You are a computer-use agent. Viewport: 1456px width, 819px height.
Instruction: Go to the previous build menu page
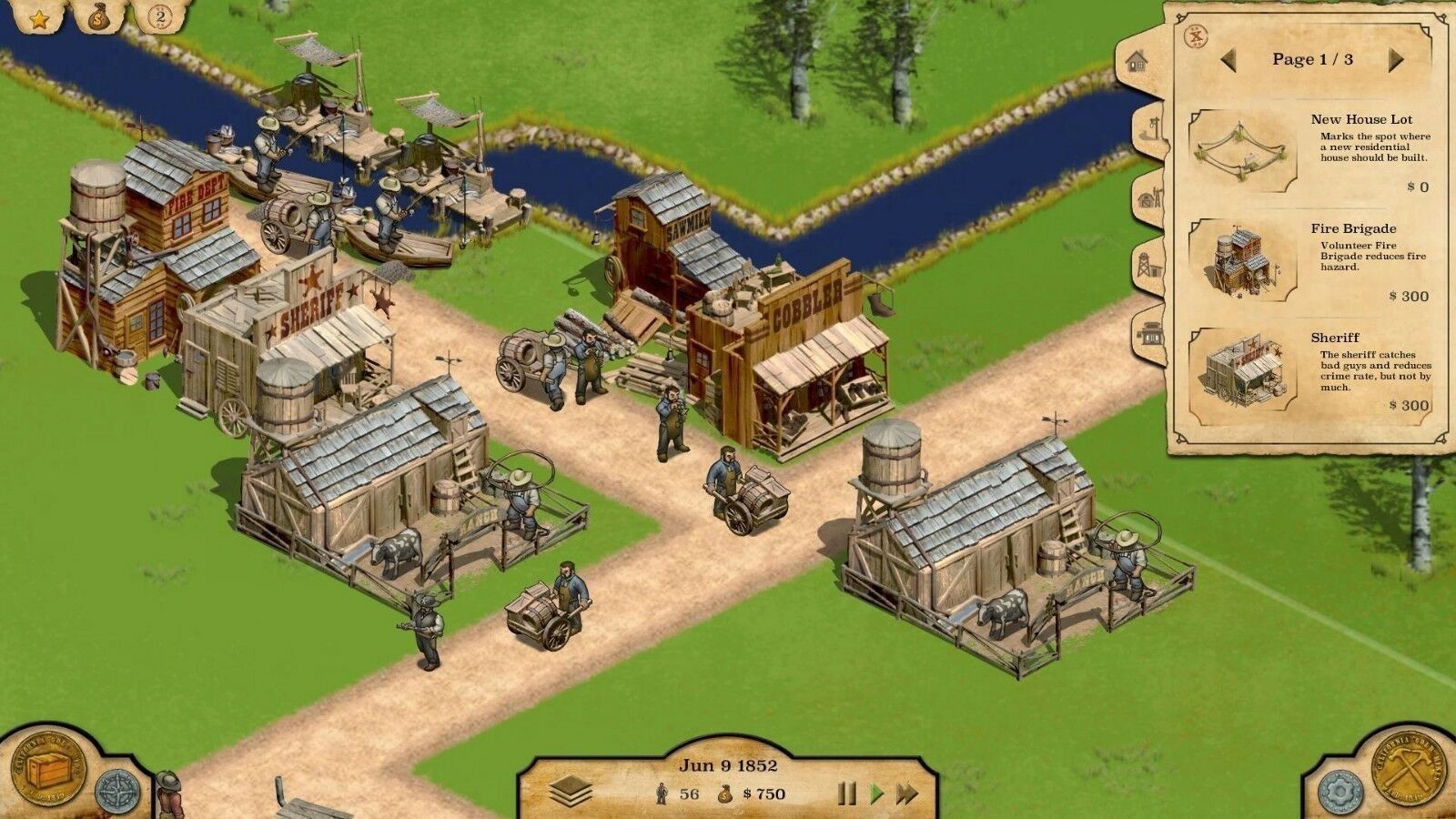pyautogui.click(x=1228, y=60)
